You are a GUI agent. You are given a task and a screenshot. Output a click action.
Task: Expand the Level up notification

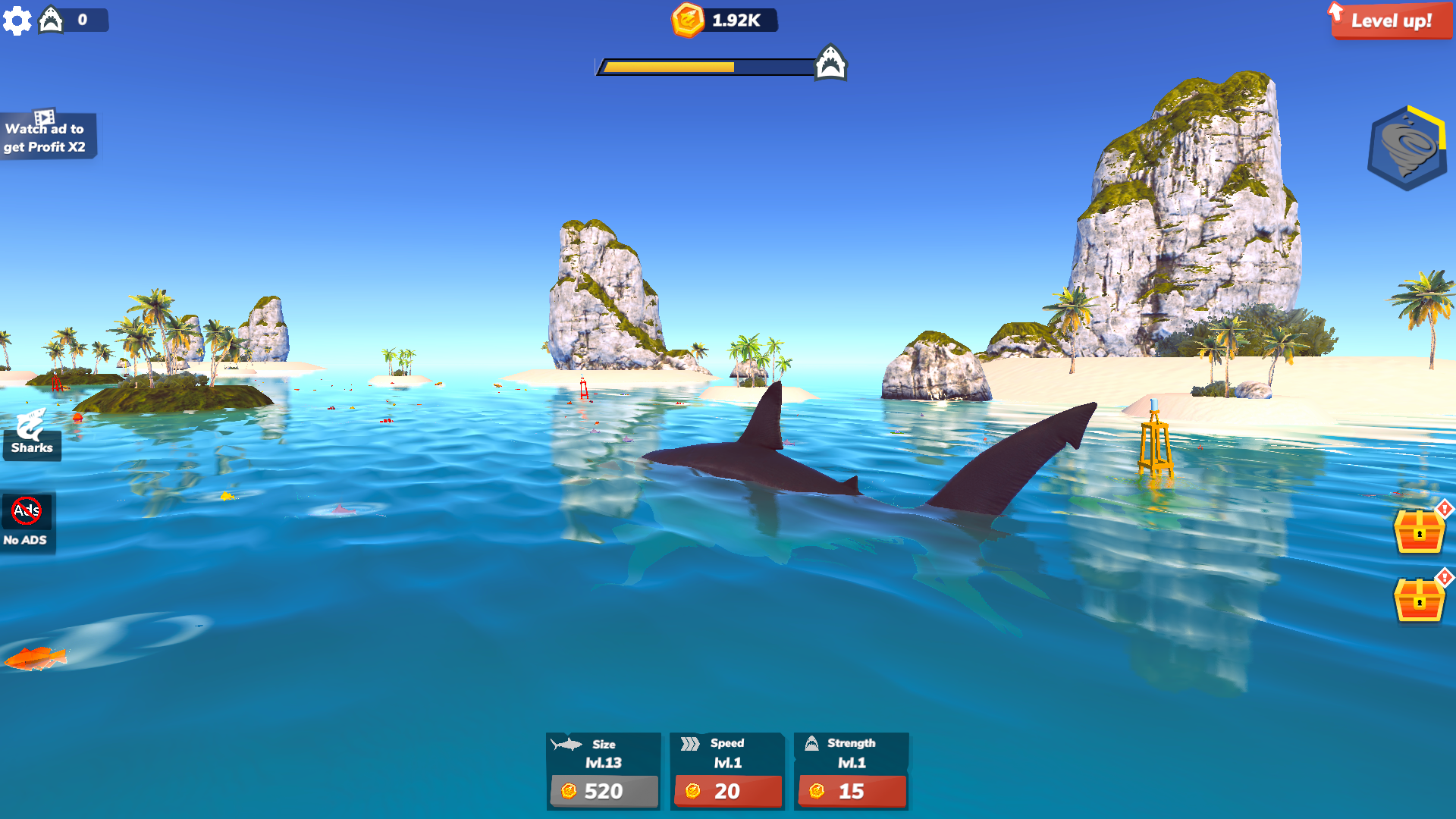1390,21
